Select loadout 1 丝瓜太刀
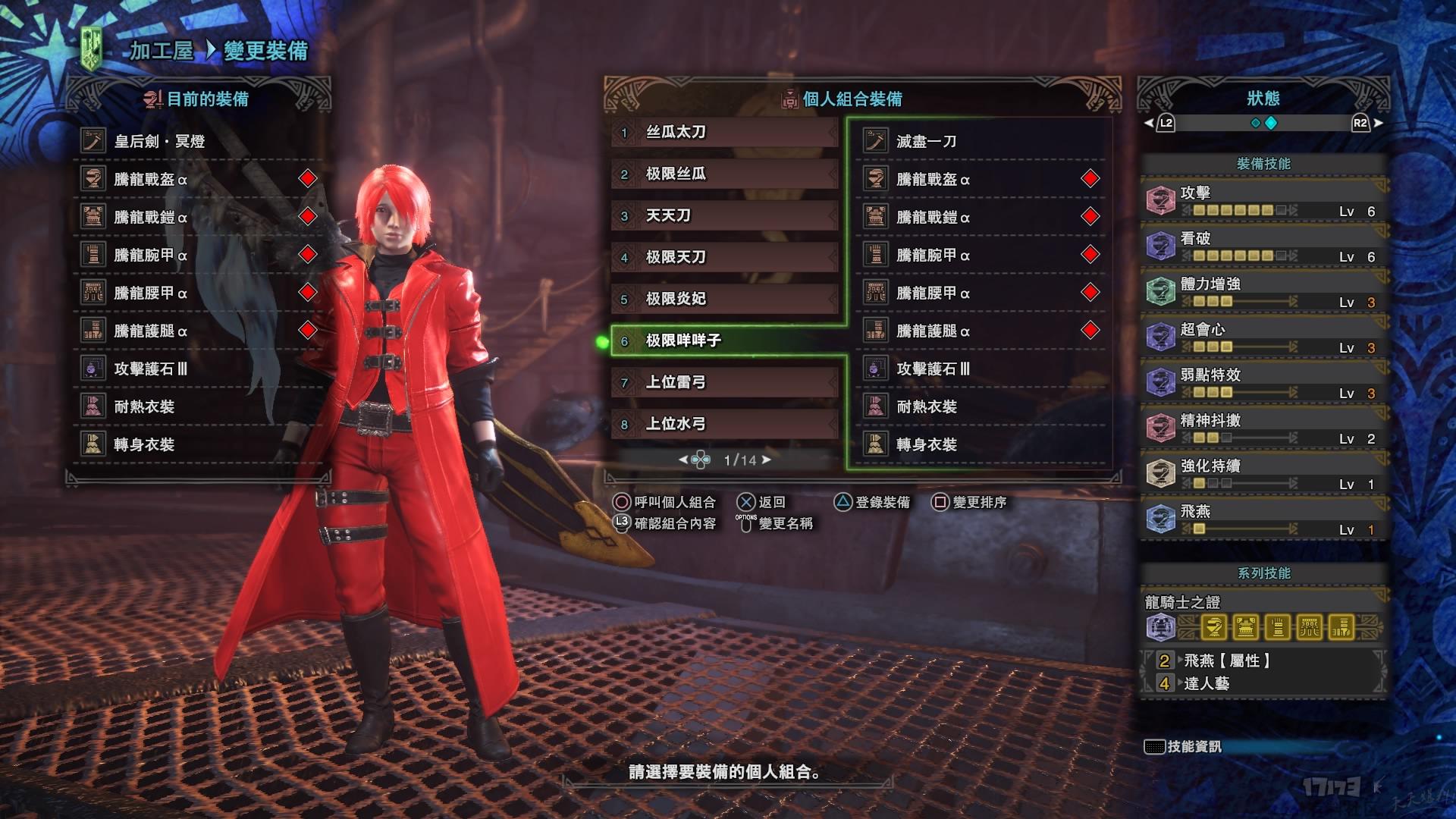1456x819 pixels. 724,133
